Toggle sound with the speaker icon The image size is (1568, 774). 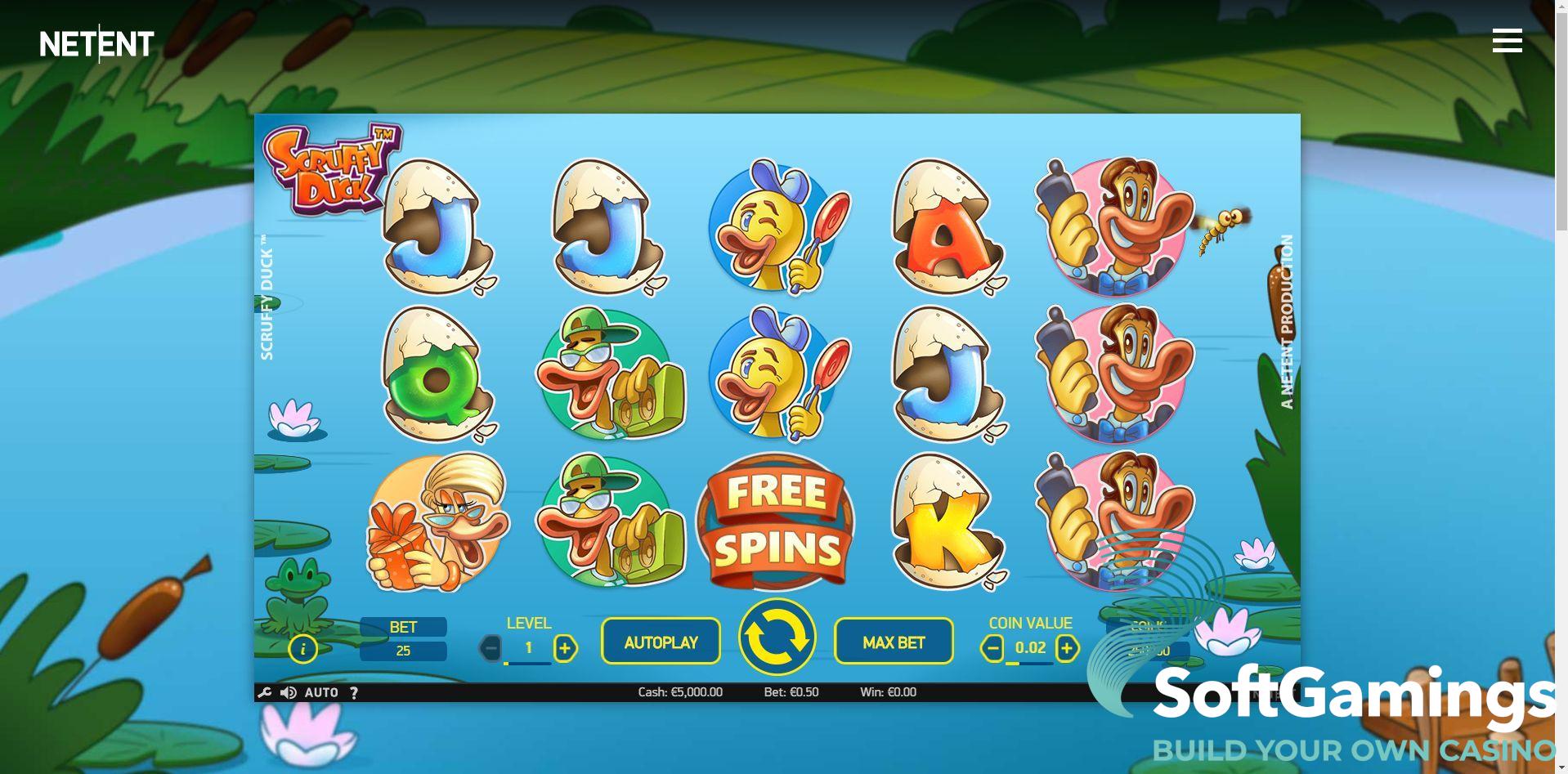click(x=289, y=693)
